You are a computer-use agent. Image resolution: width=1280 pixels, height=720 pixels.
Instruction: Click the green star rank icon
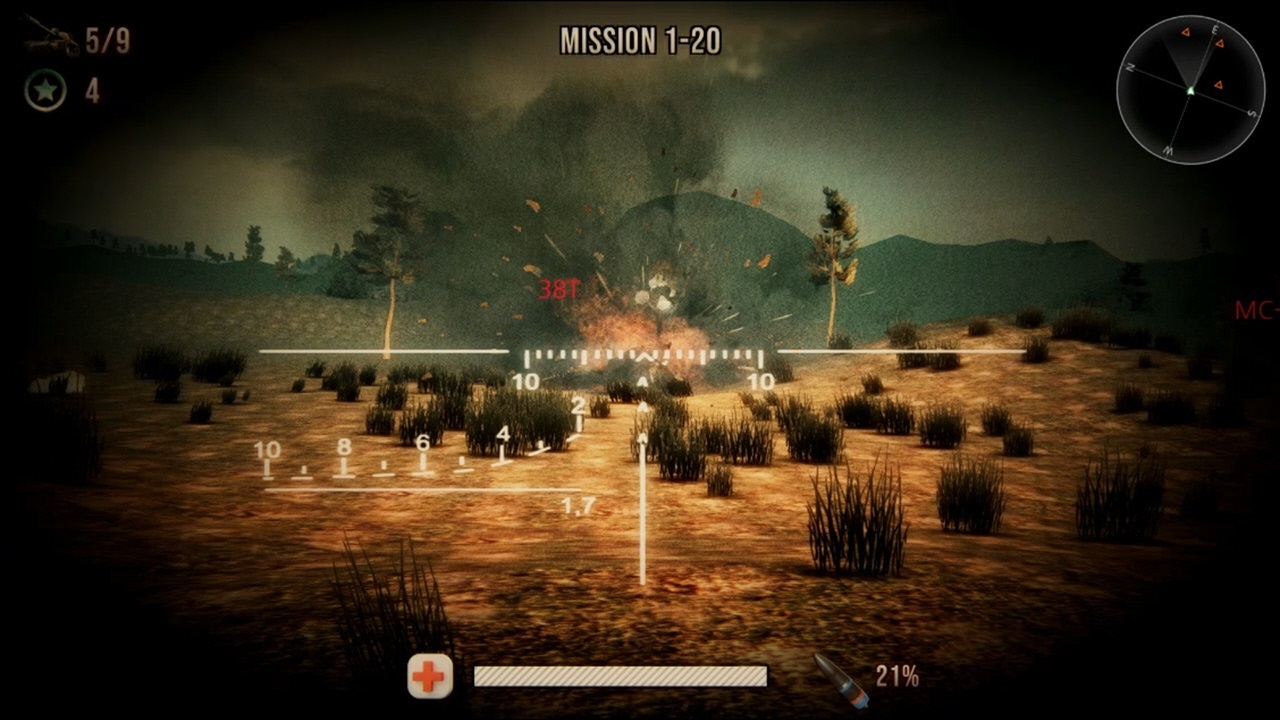click(x=45, y=86)
